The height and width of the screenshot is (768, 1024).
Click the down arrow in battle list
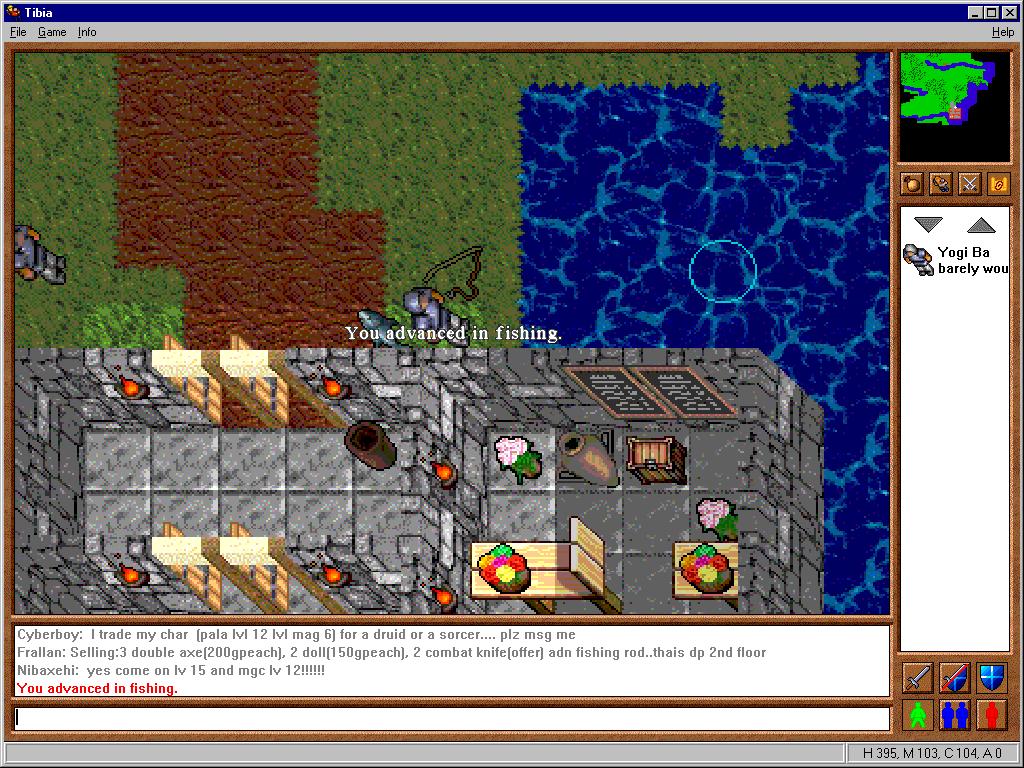coord(929,225)
